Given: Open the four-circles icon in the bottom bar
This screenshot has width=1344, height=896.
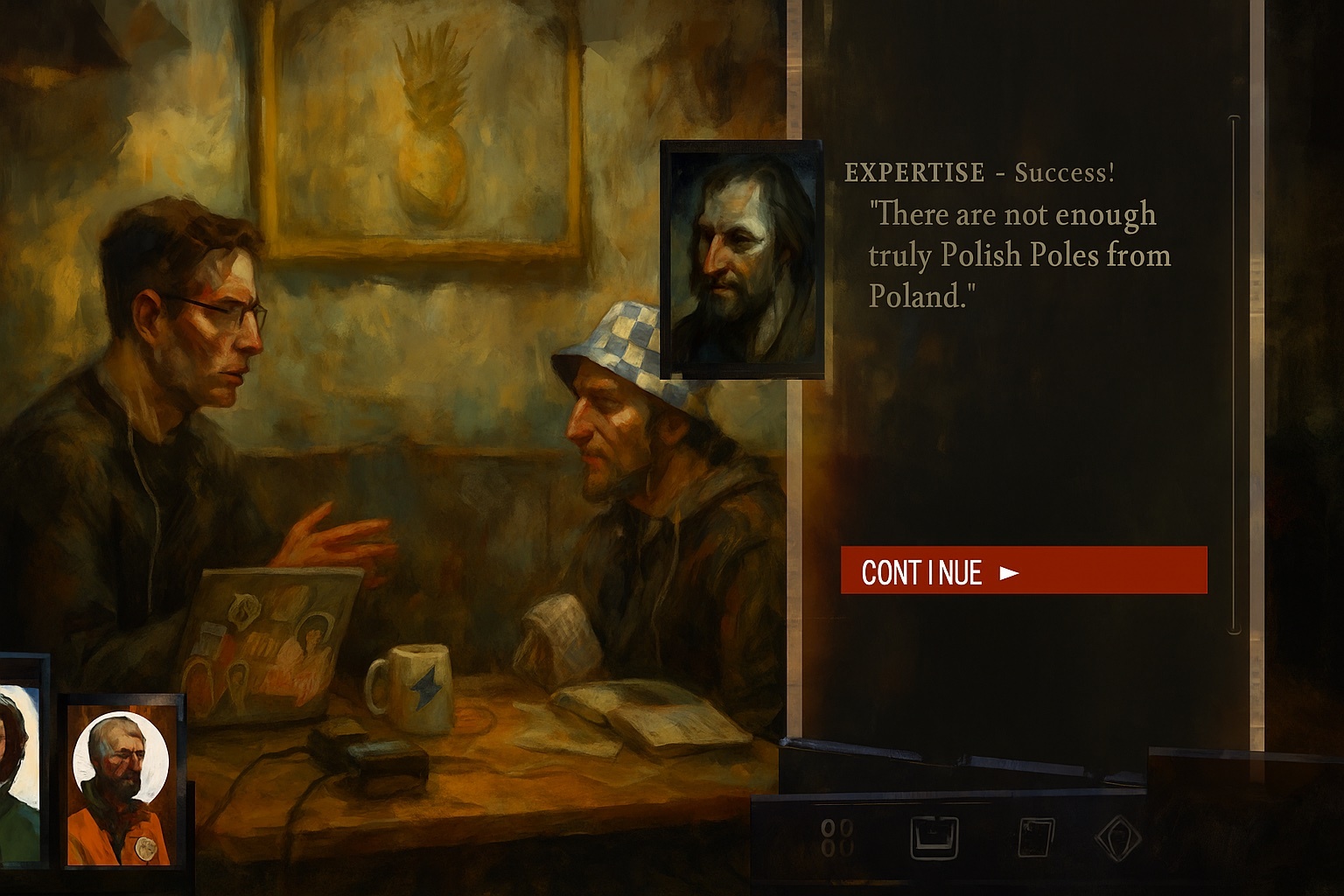Looking at the screenshot, I should click(837, 837).
